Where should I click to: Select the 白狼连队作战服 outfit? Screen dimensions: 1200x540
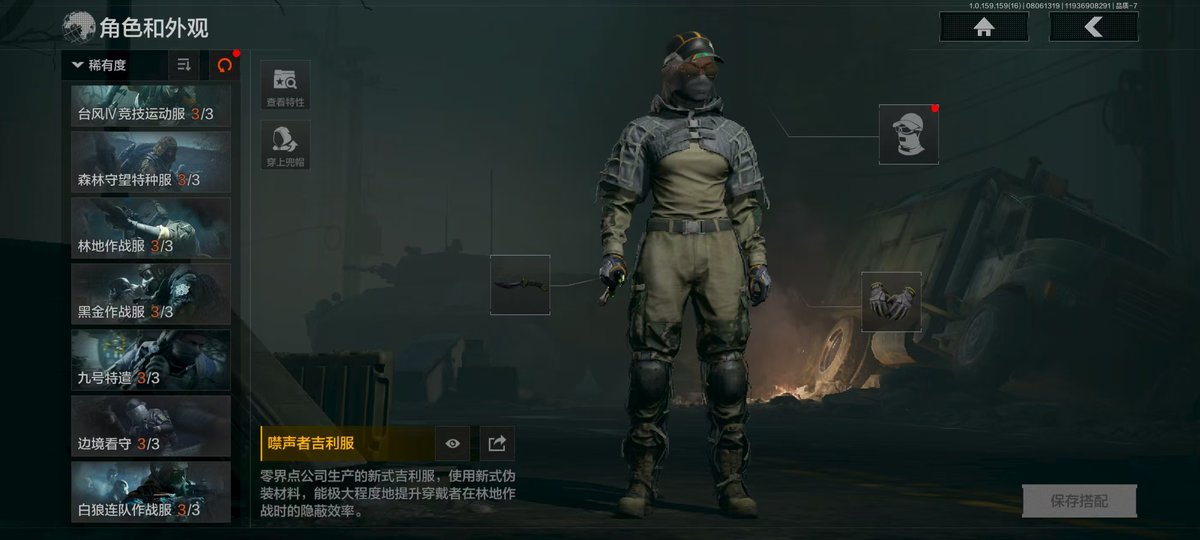coord(151,492)
